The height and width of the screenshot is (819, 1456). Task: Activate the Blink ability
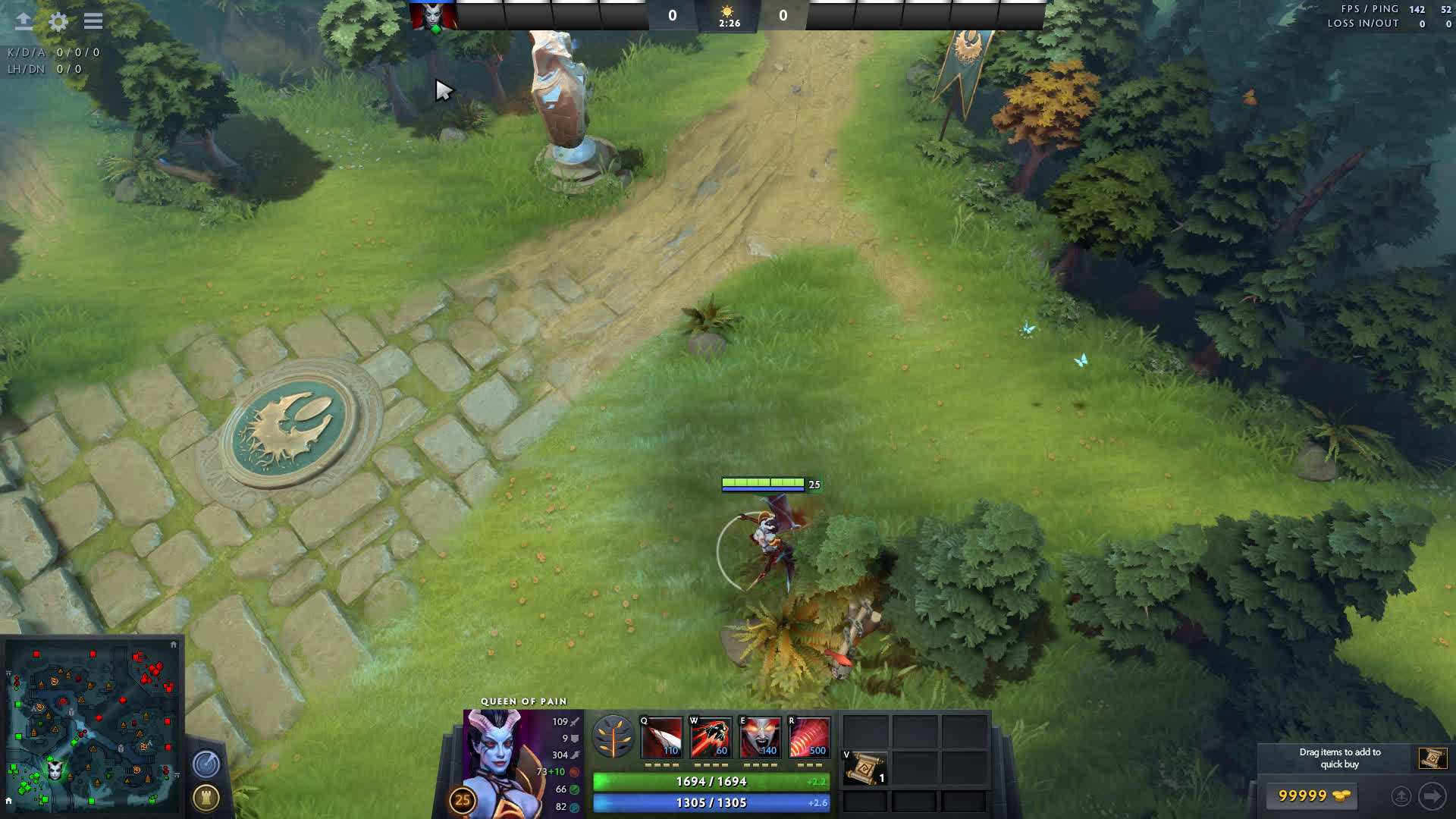711,737
